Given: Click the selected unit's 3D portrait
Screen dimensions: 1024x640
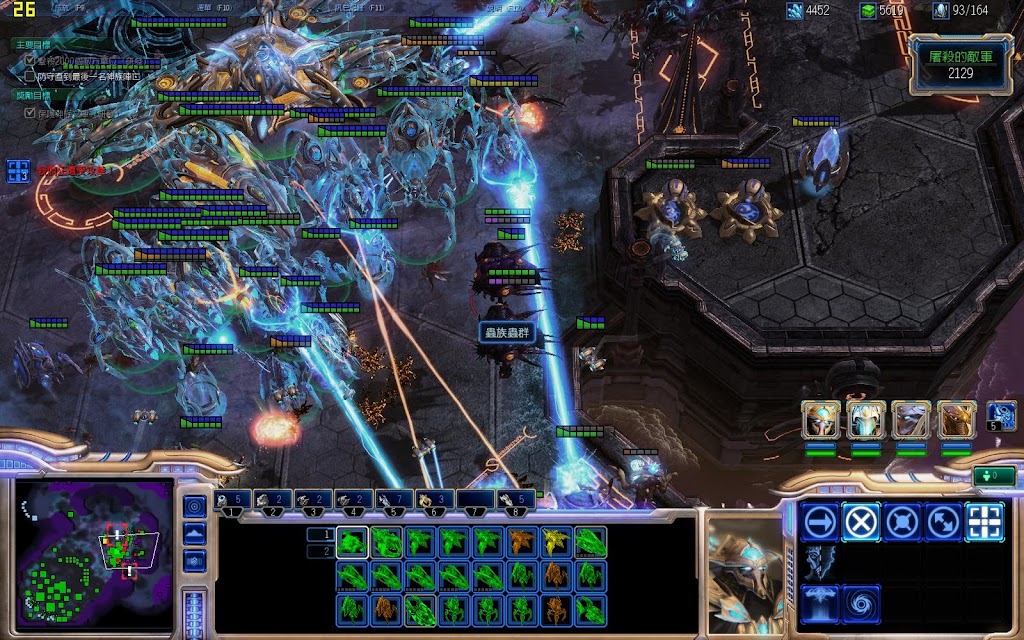Looking at the screenshot, I should pyautogui.click(x=745, y=575).
